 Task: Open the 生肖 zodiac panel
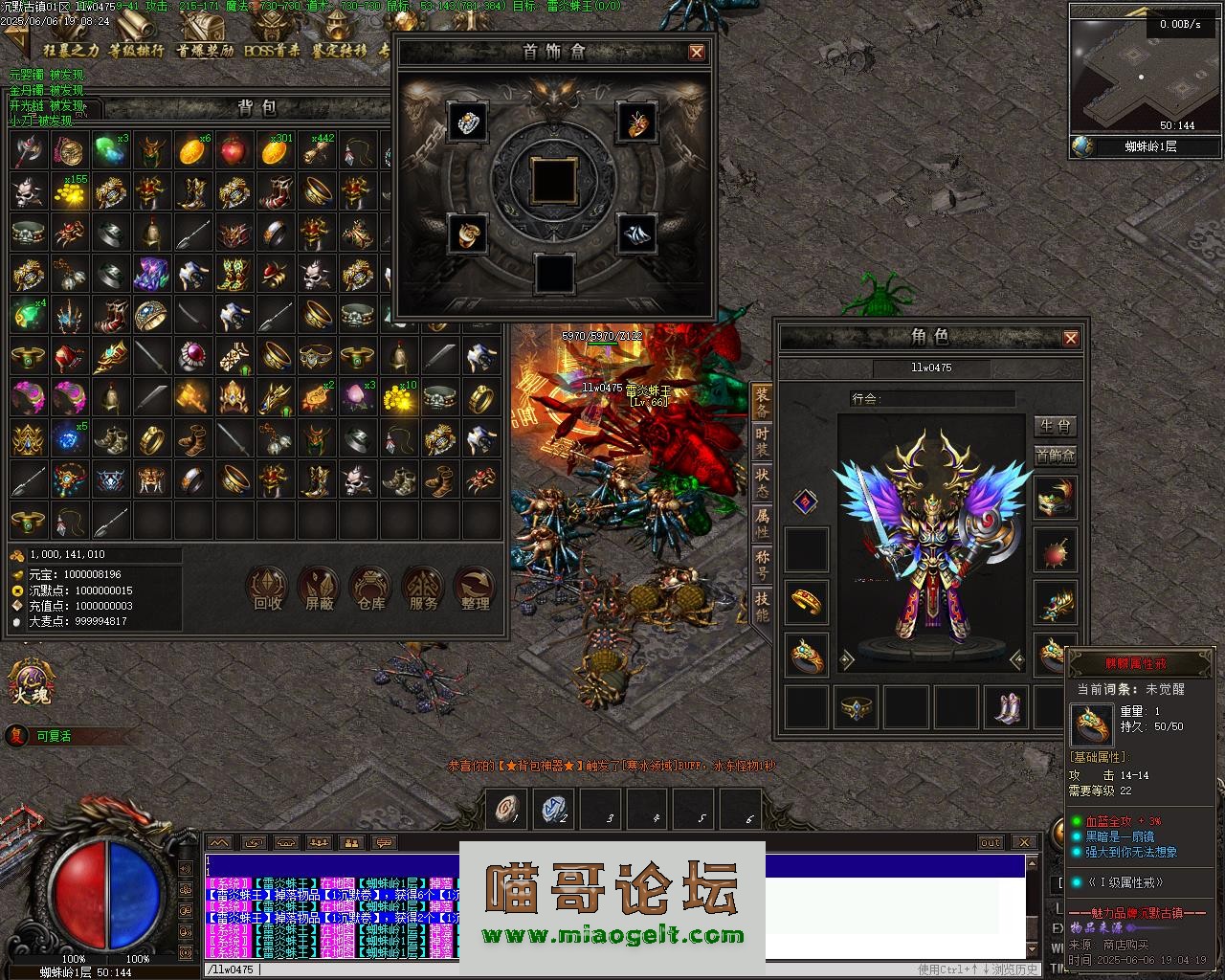[1055, 426]
